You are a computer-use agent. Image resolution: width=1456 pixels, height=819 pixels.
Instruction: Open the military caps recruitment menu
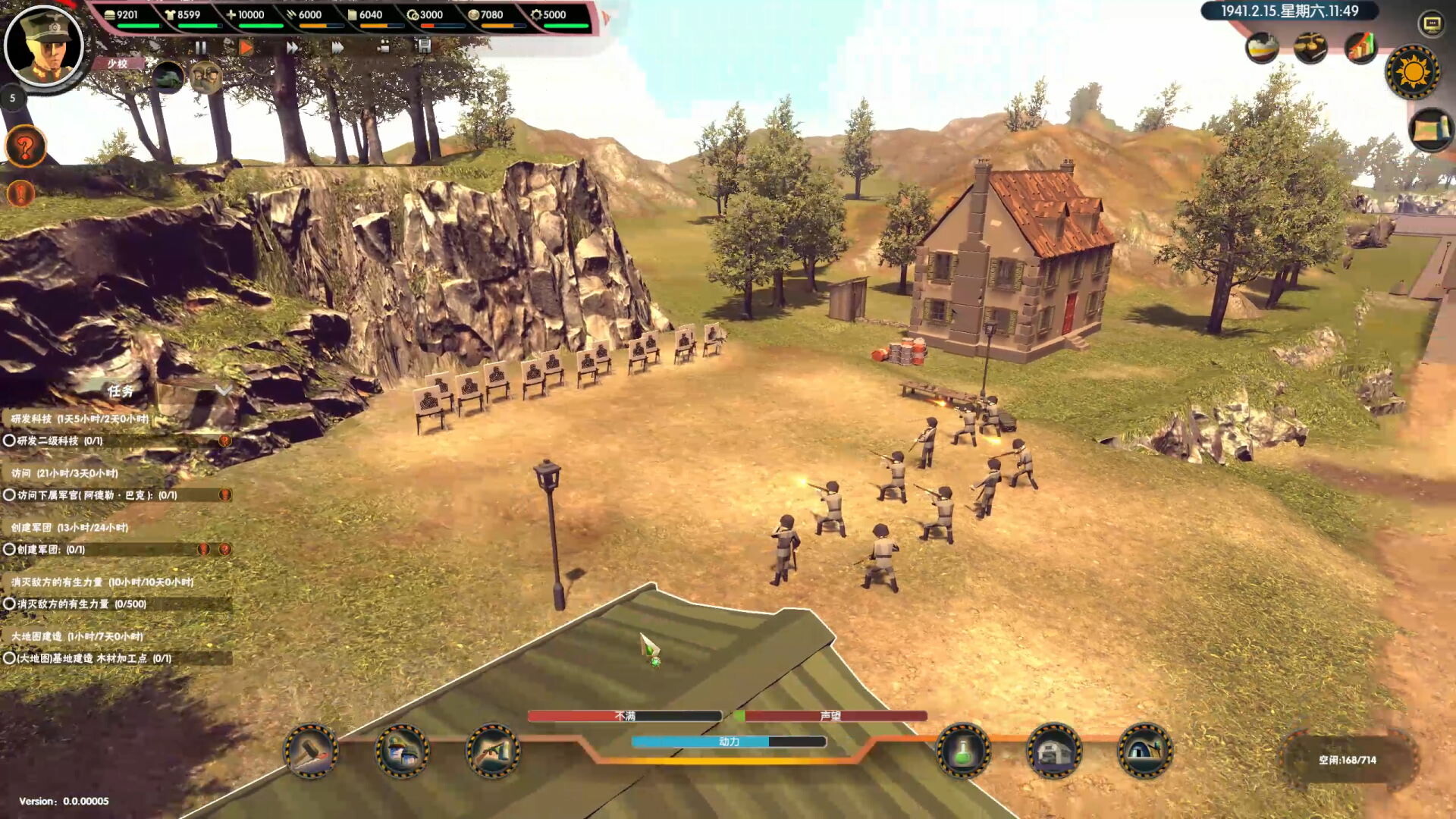[x=402, y=752]
